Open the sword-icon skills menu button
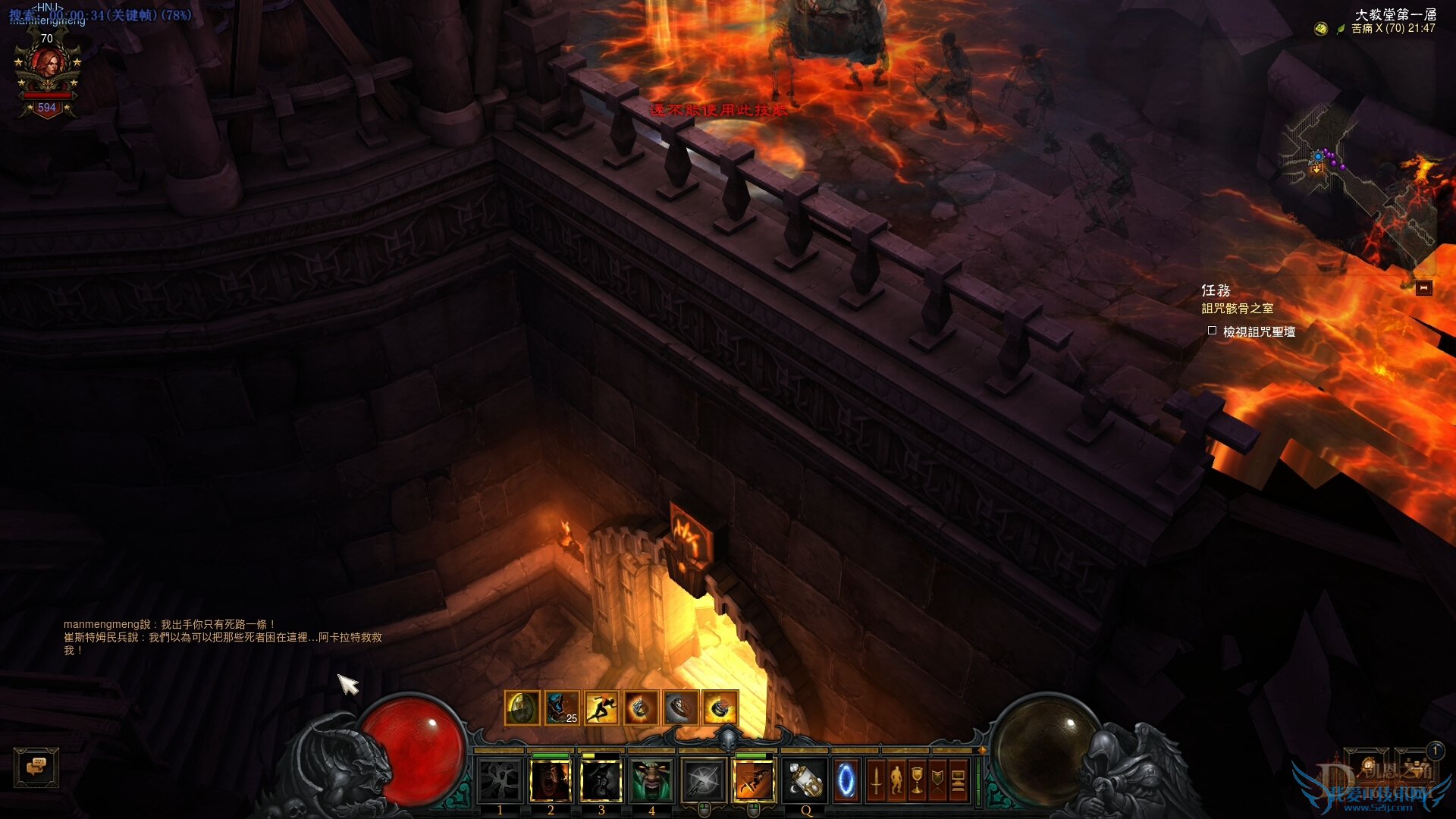1456x819 pixels. pyautogui.click(x=876, y=781)
